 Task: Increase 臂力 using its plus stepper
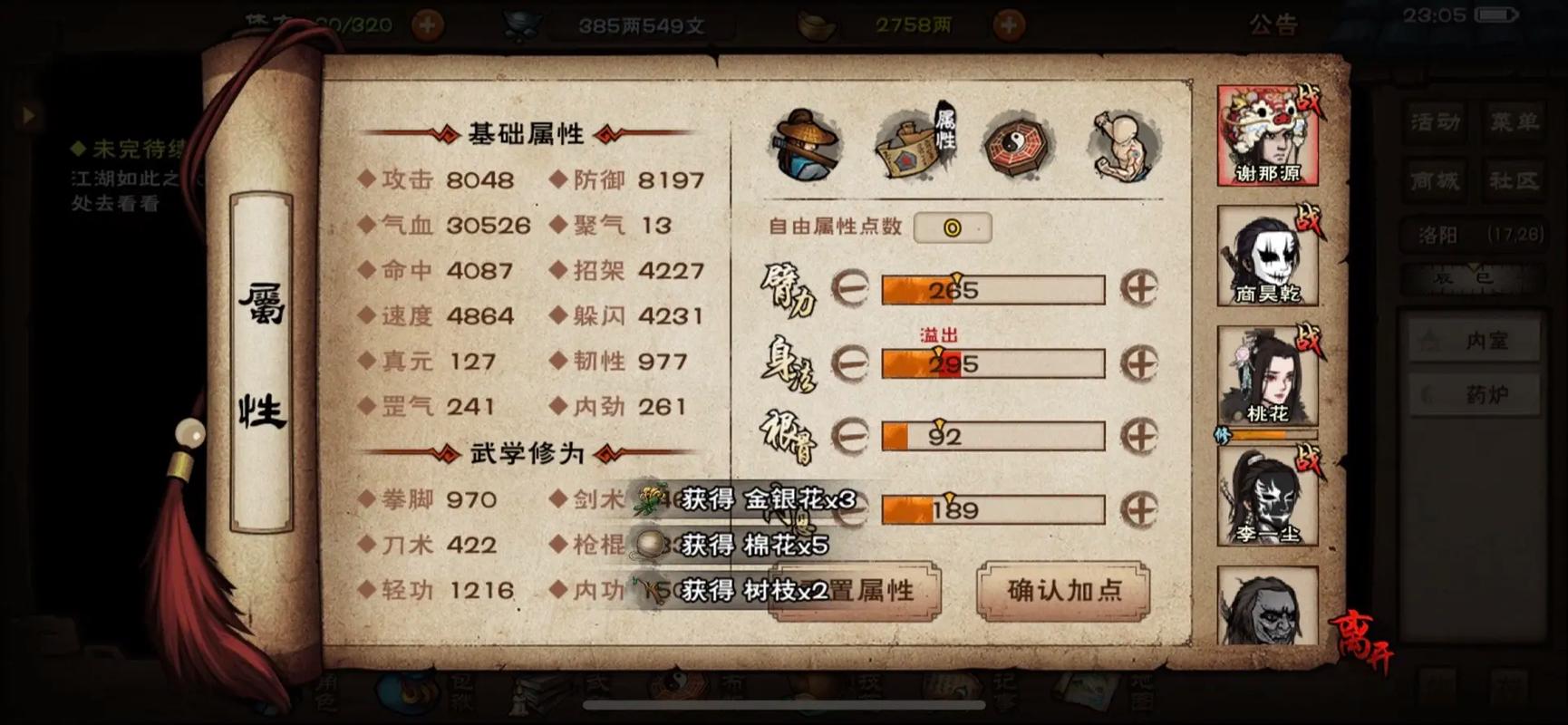click(x=1140, y=288)
